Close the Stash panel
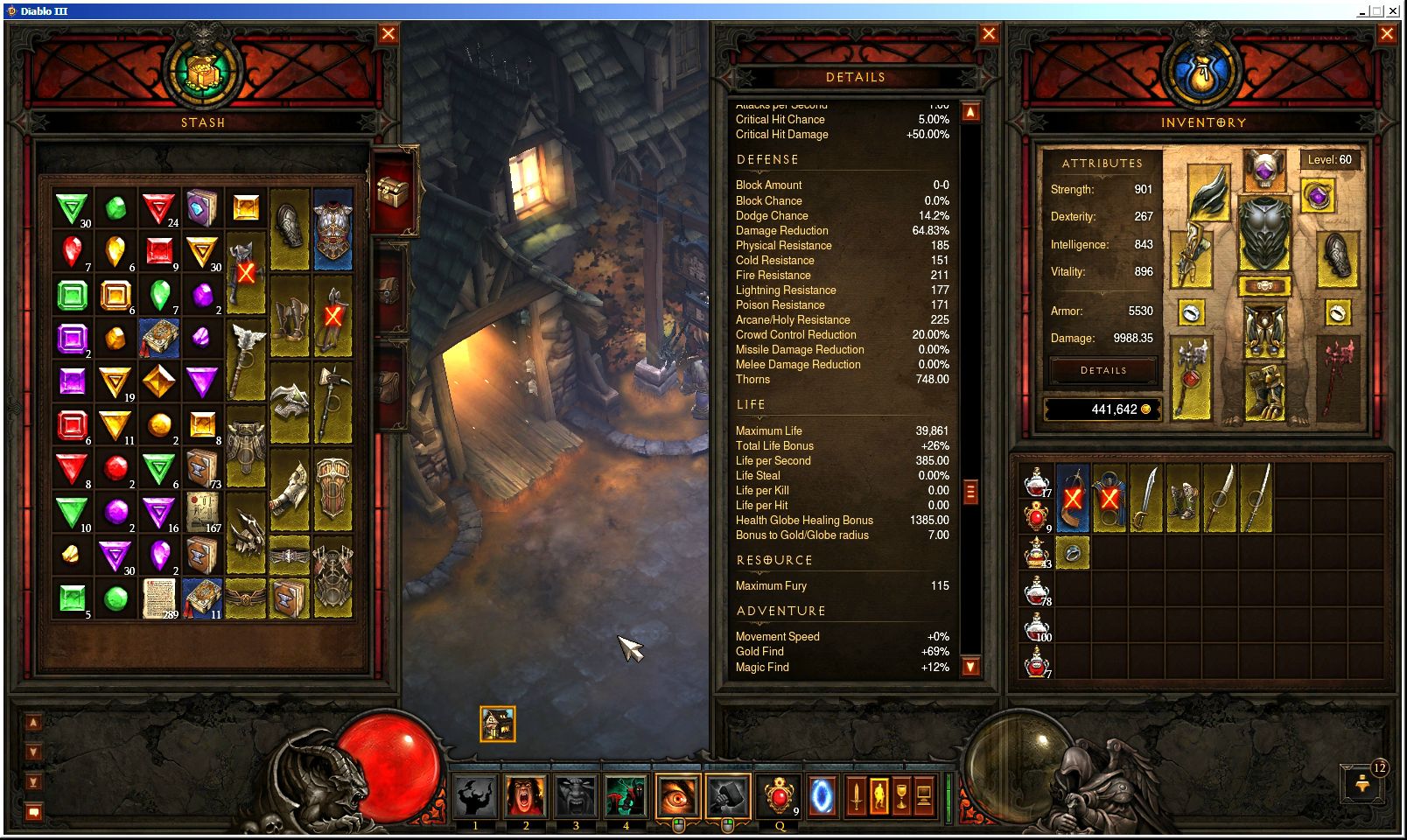 click(x=388, y=34)
